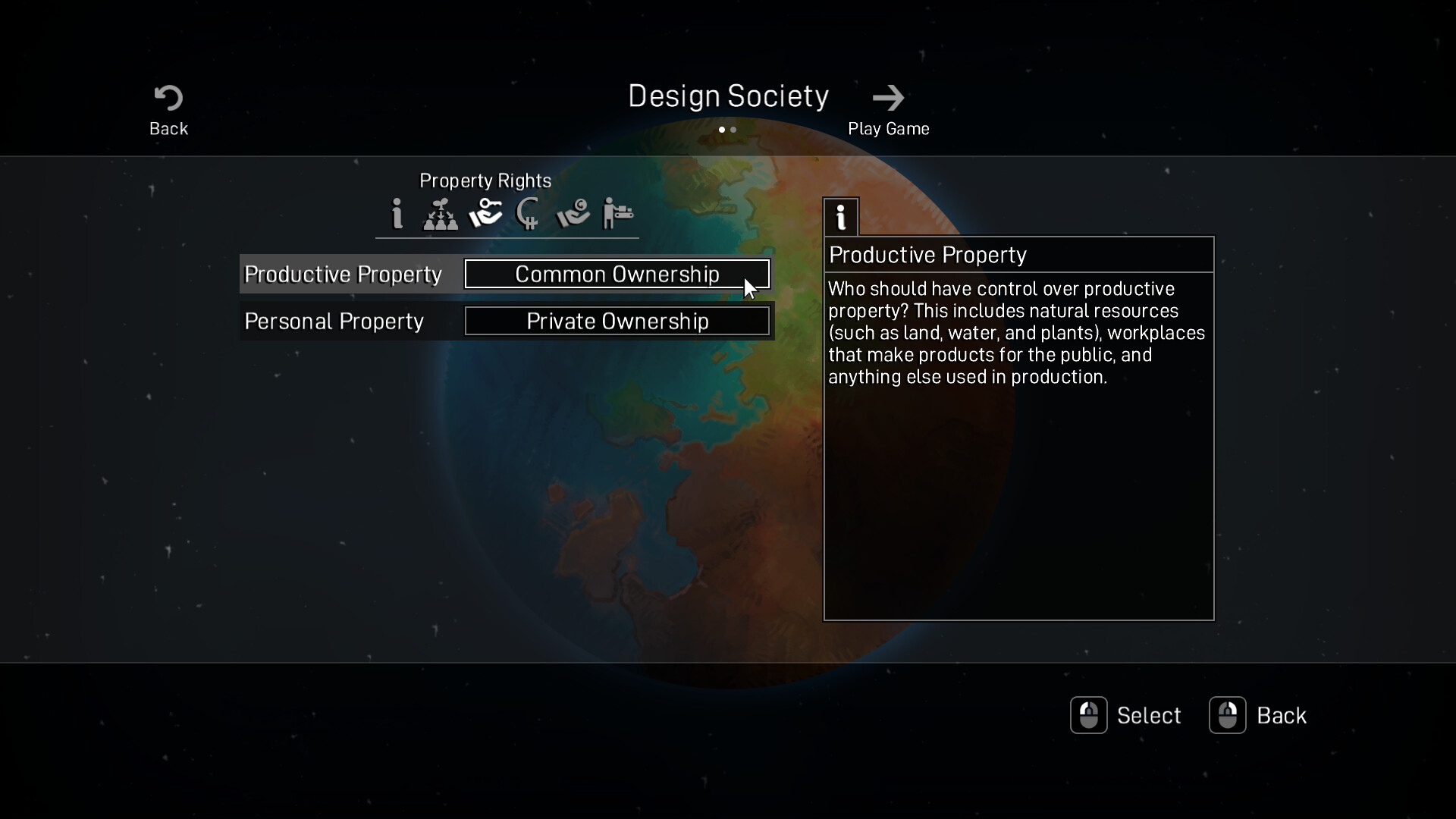
Task: Select the Property Rights category heading
Action: [485, 180]
